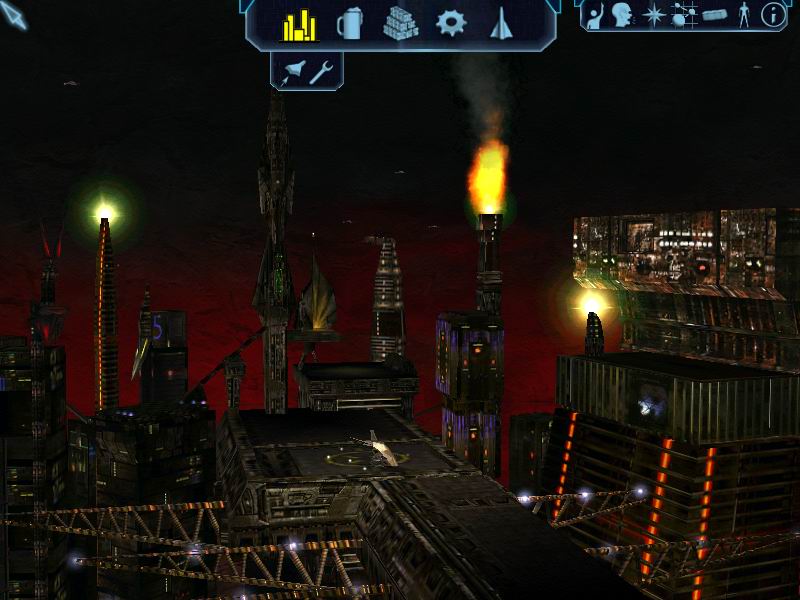Screen dimensions: 800x600
Task: Show the information circle panel
Action: click(773, 15)
